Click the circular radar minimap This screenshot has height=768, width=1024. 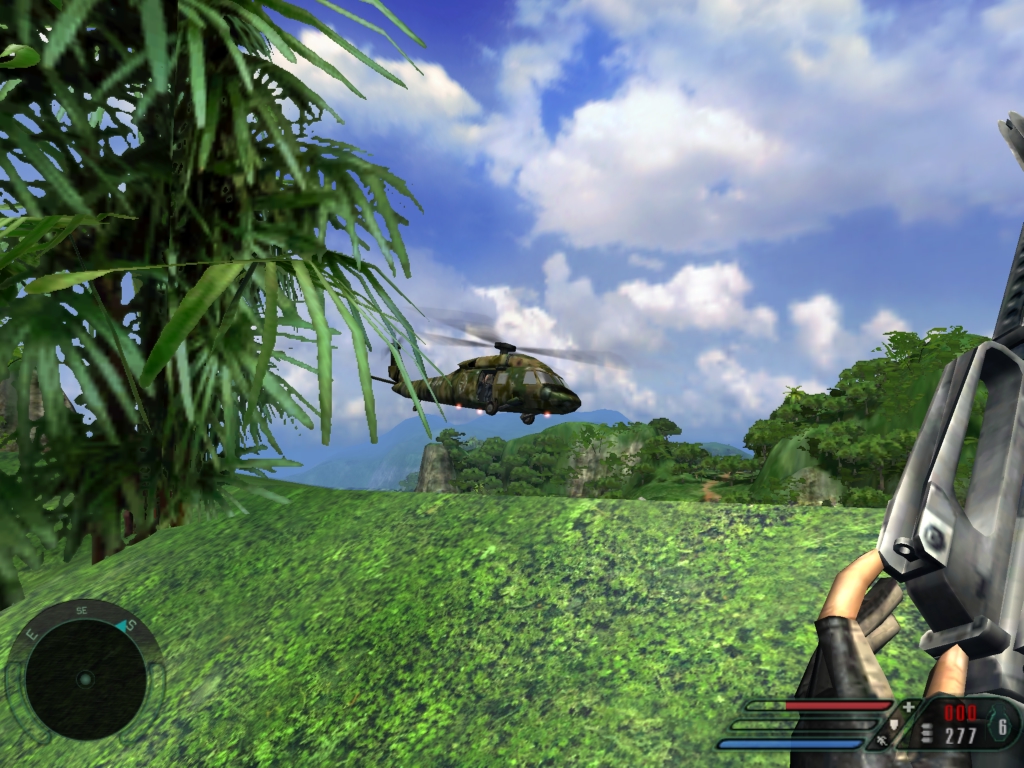click(x=85, y=678)
